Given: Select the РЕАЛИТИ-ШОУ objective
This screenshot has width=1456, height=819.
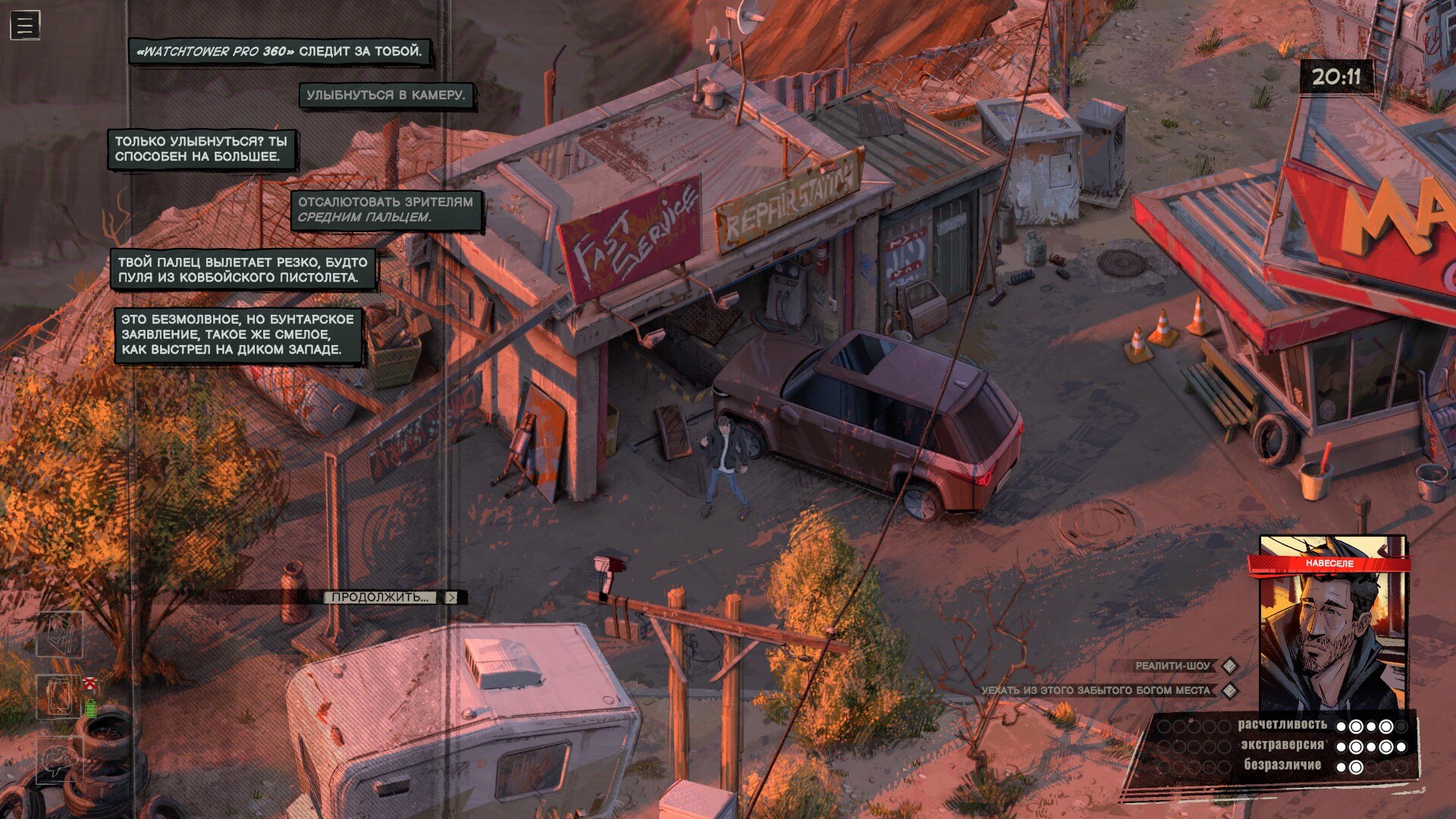Looking at the screenshot, I should (x=1172, y=666).
